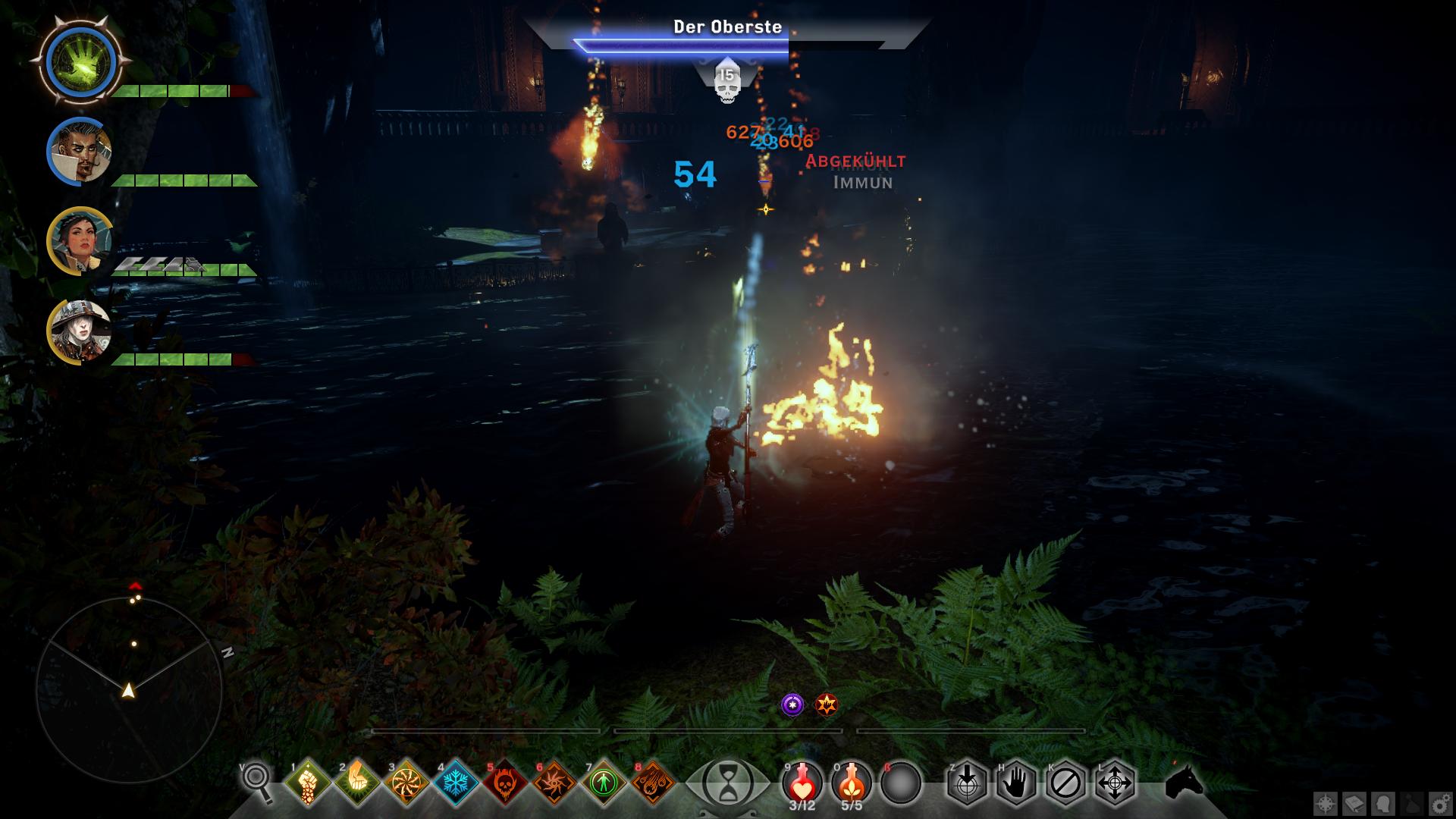Summon the mount with the horse icon

[1185, 781]
